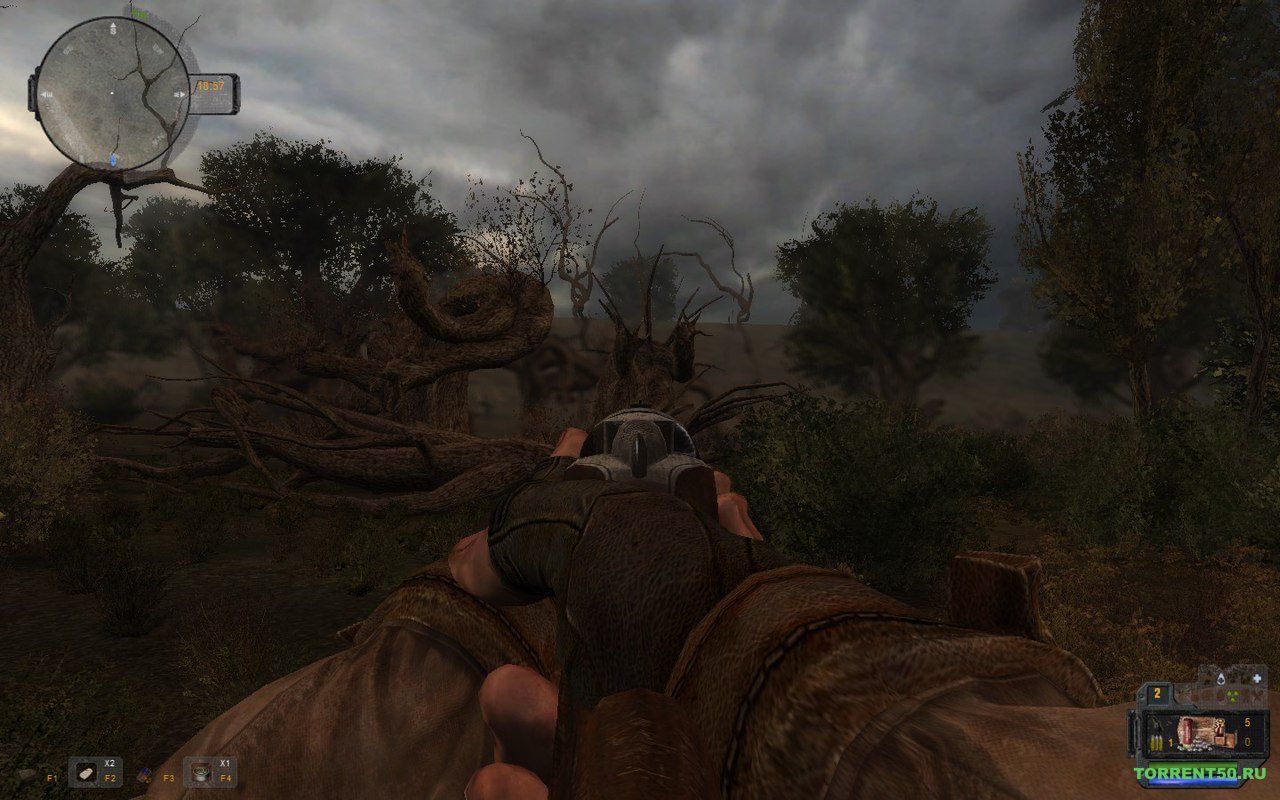Click the green radiation warning indicator

[1231, 697]
